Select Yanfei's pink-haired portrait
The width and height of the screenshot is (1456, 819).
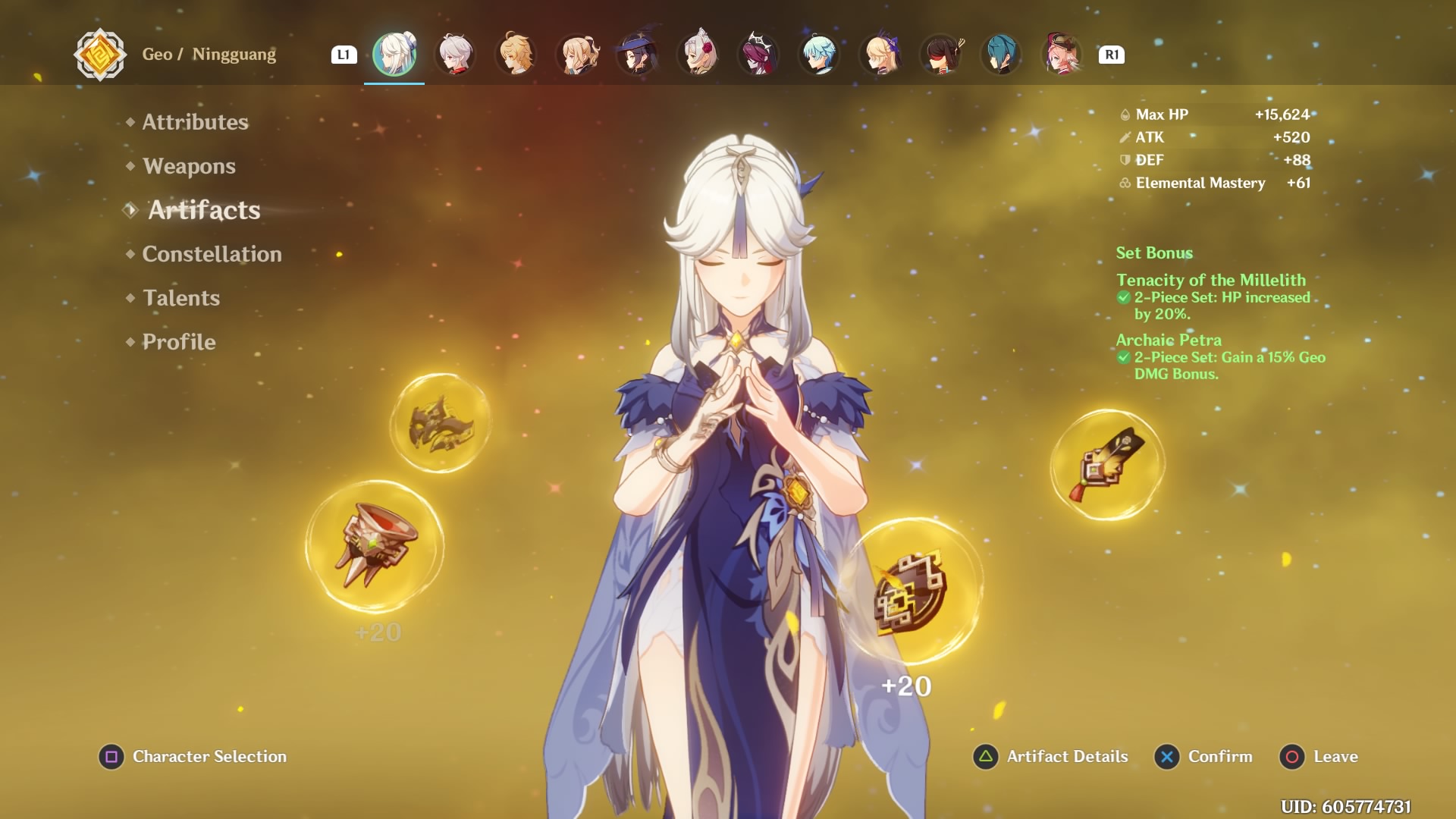point(1062,55)
